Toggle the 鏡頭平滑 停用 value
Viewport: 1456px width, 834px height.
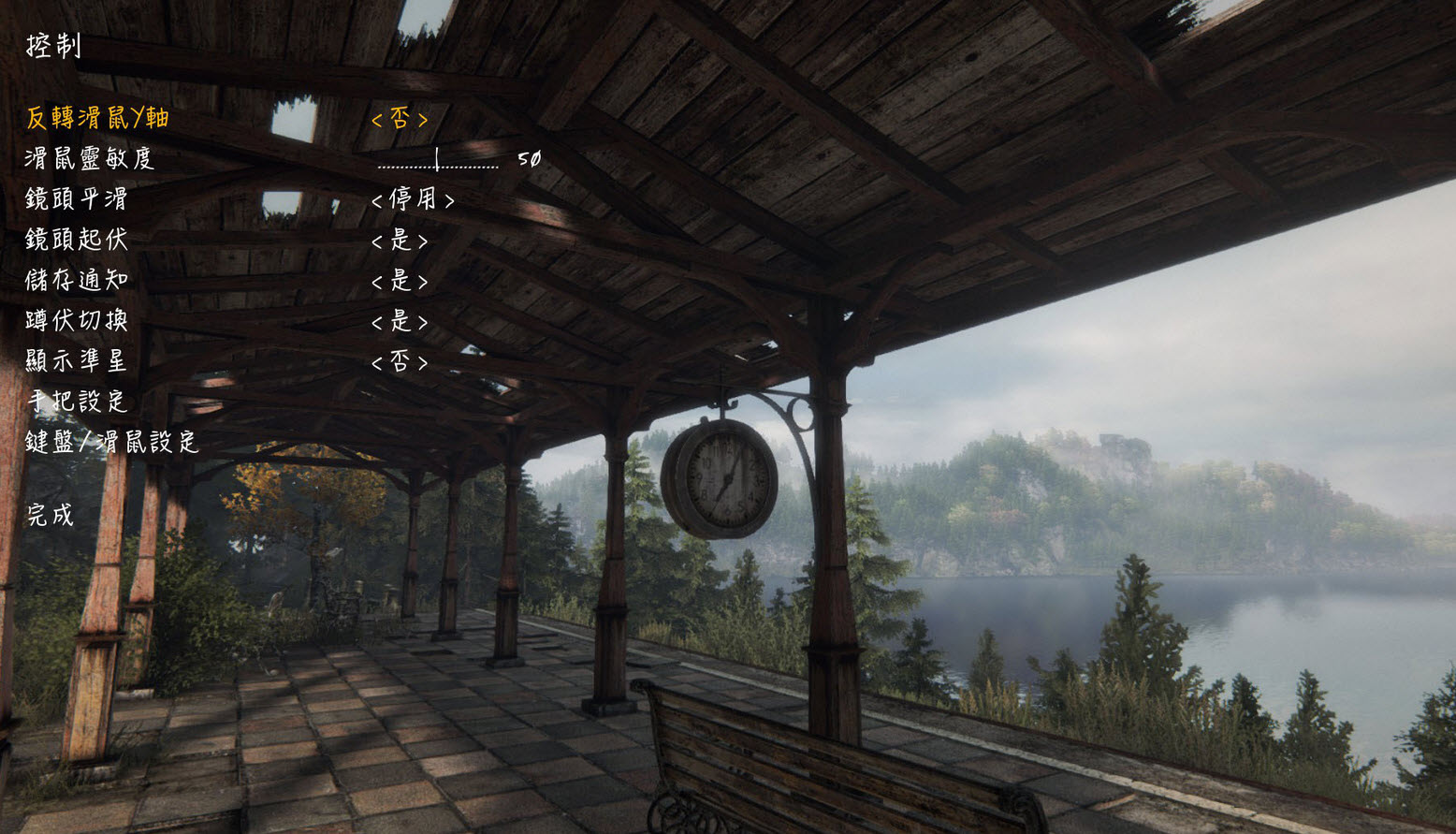413,199
